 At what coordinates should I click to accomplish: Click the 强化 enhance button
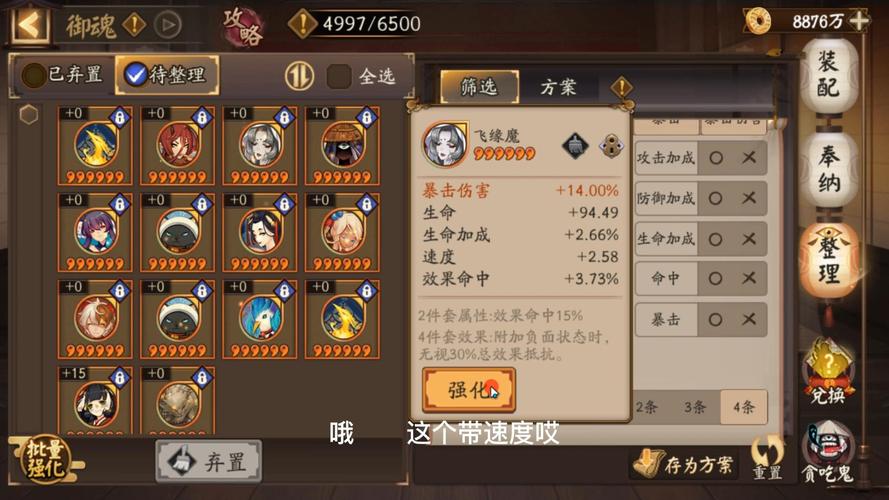click(468, 389)
